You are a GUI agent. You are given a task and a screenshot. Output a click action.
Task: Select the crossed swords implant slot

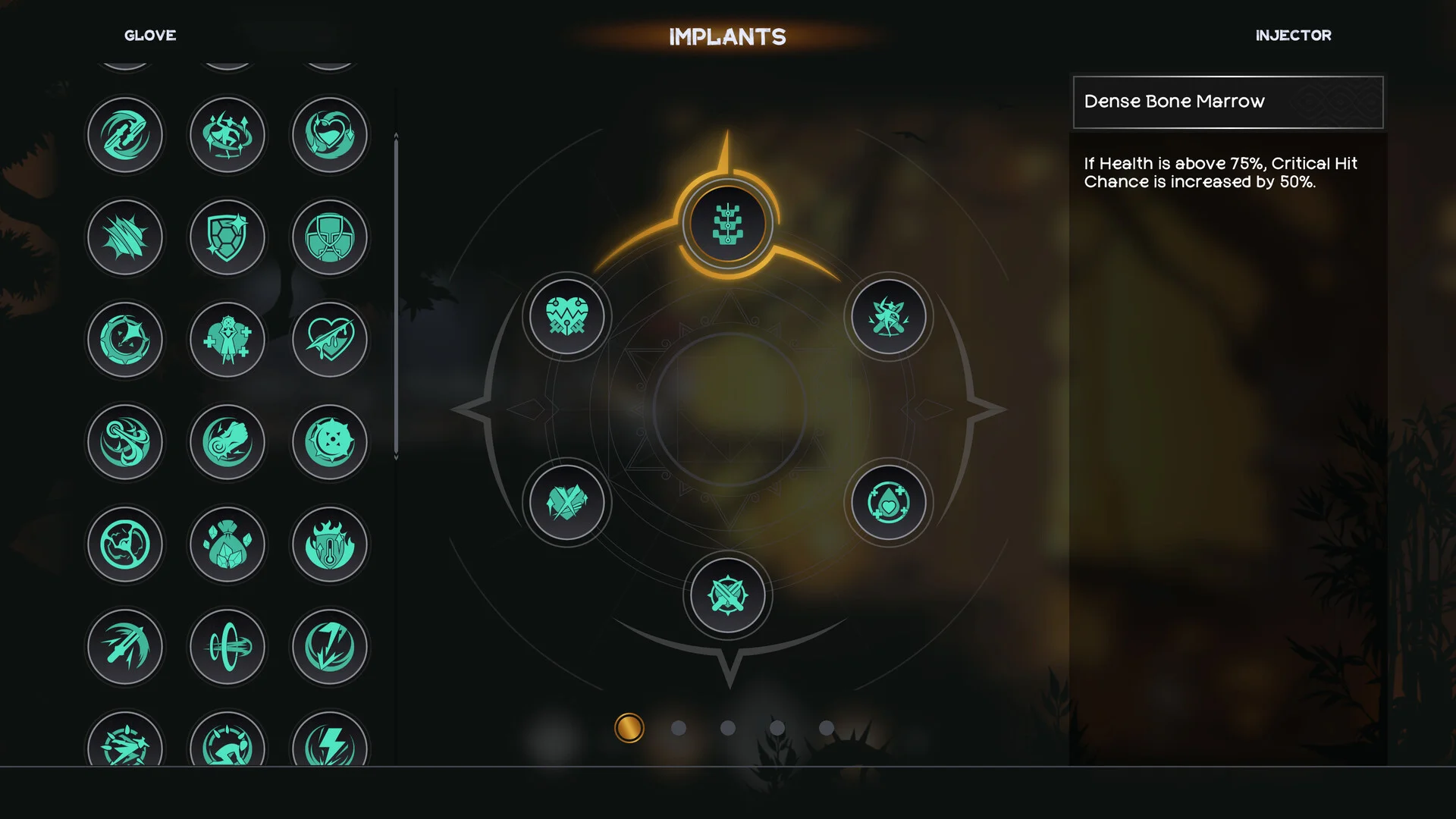pyautogui.click(x=727, y=595)
